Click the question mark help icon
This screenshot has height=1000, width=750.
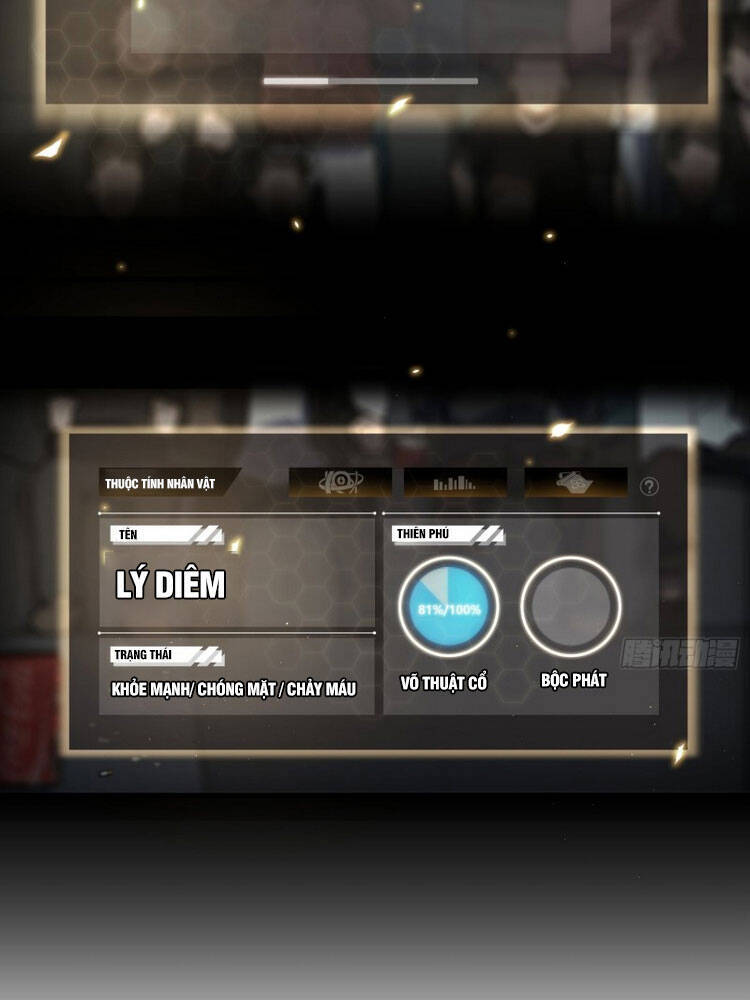click(x=649, y=487)
